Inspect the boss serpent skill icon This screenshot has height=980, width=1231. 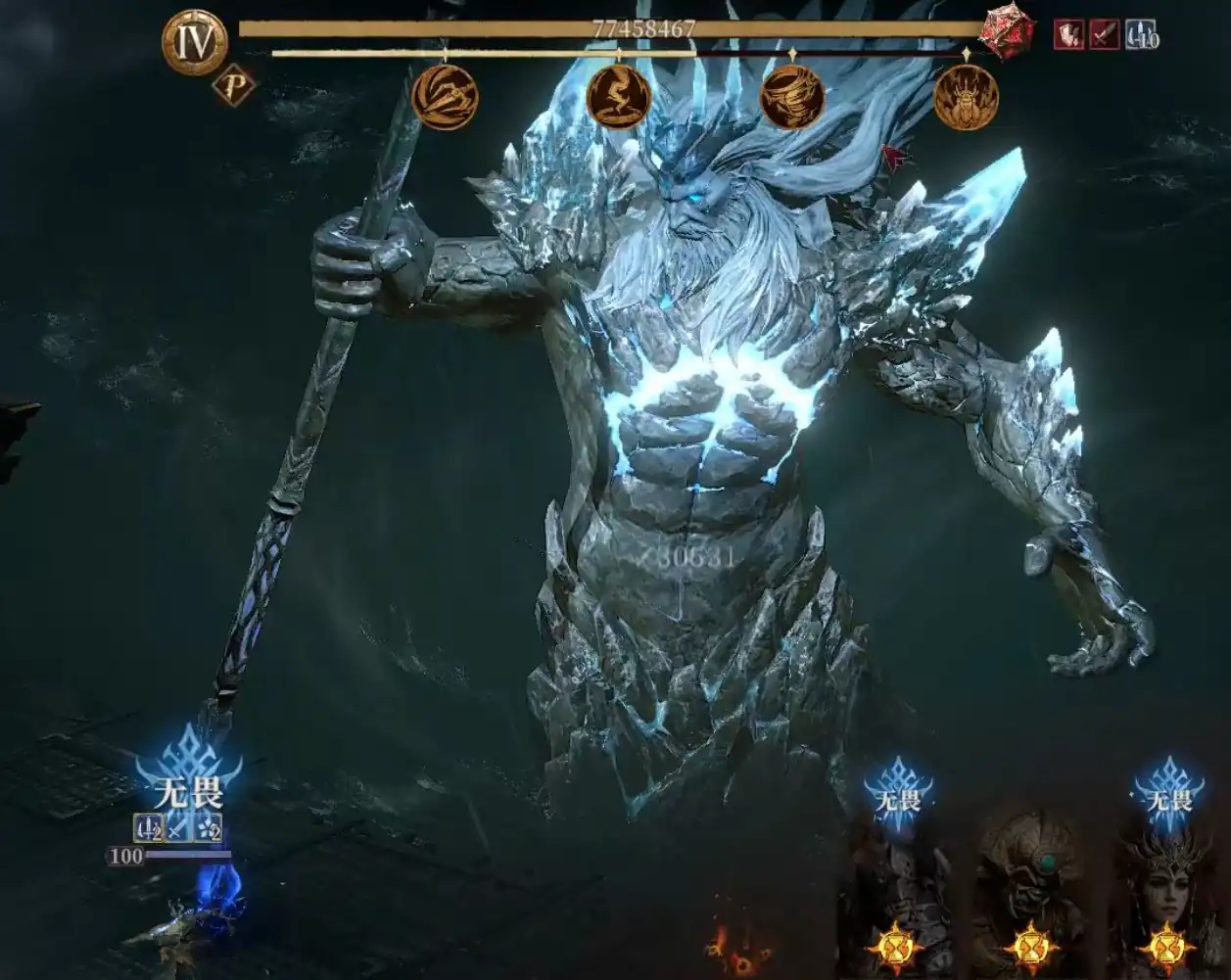[619, 96]
